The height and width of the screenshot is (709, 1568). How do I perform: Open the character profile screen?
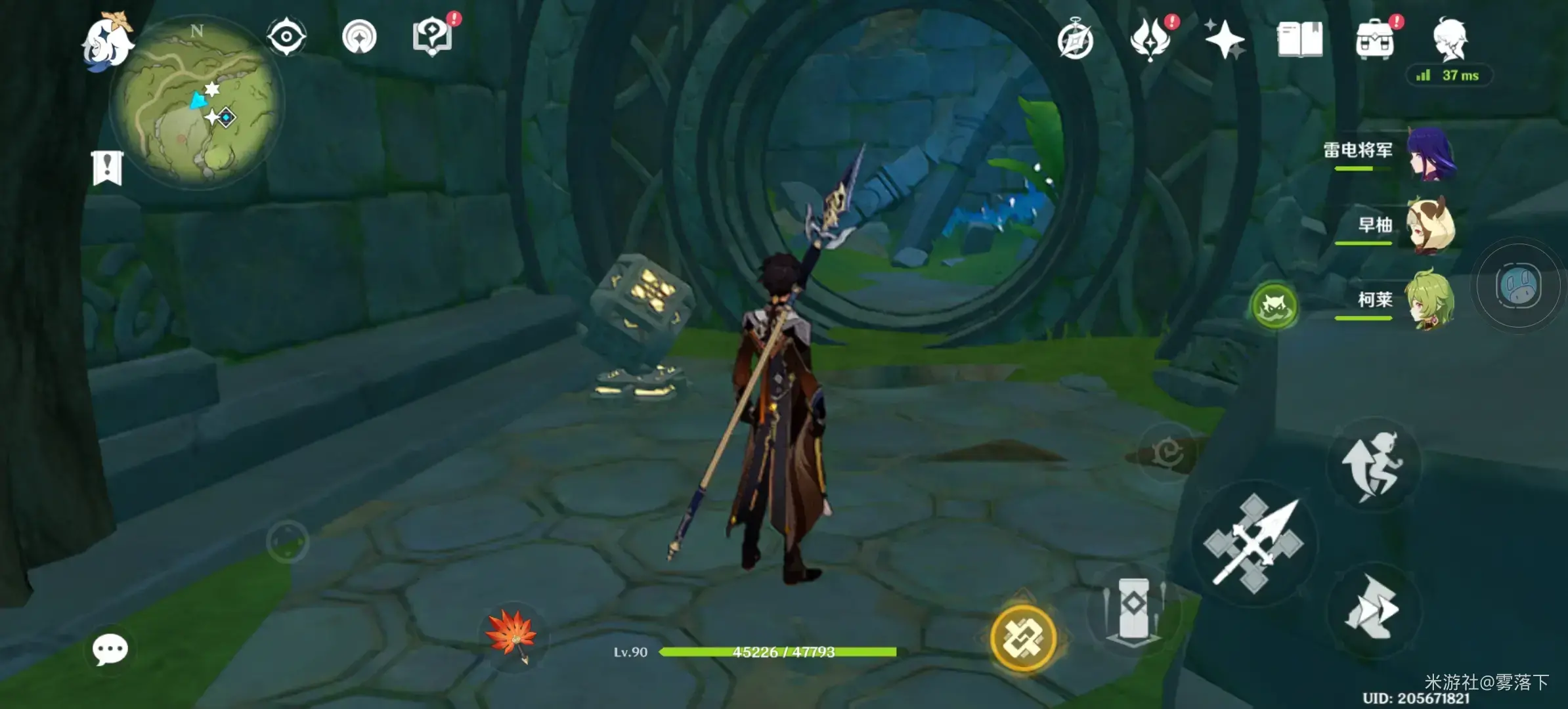pyautogui.click(x=1450, y=39)
